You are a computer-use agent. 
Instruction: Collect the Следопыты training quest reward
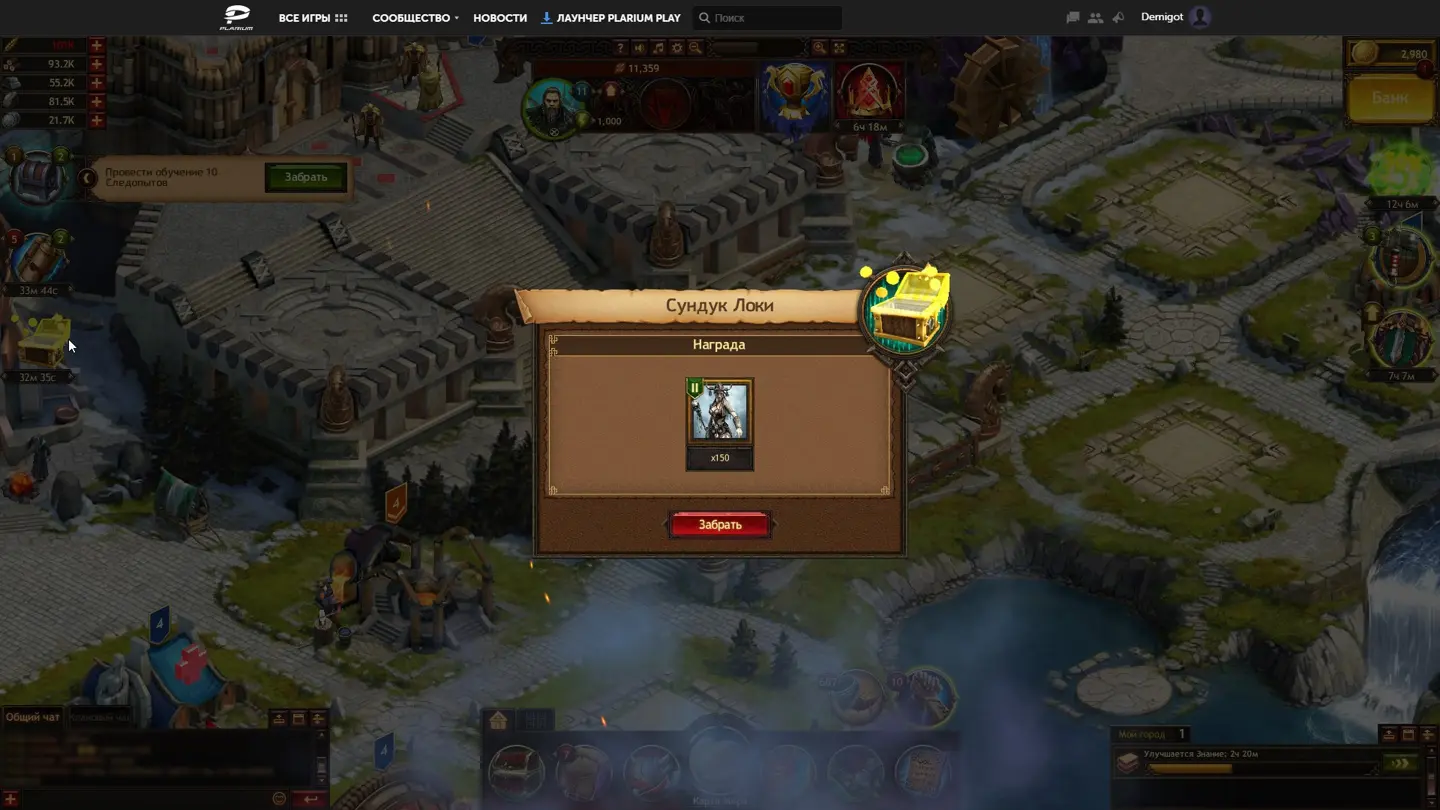pos(305,178)
